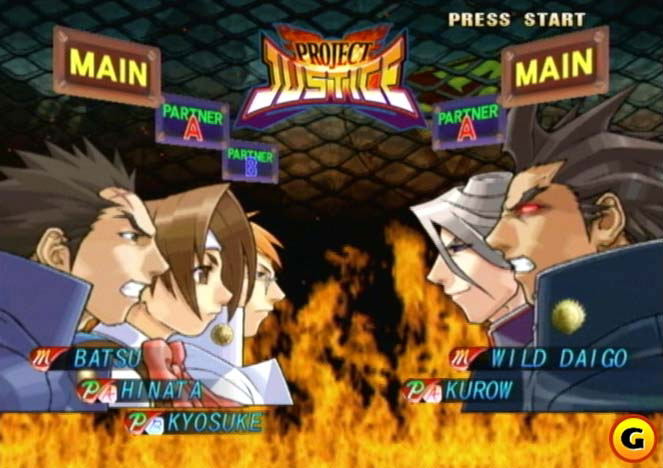The width and height of the screenshot is (663, 468).
Task: Select the MAIN sign above Batsu
Action: pyautogui.click(x=106, y=66)
